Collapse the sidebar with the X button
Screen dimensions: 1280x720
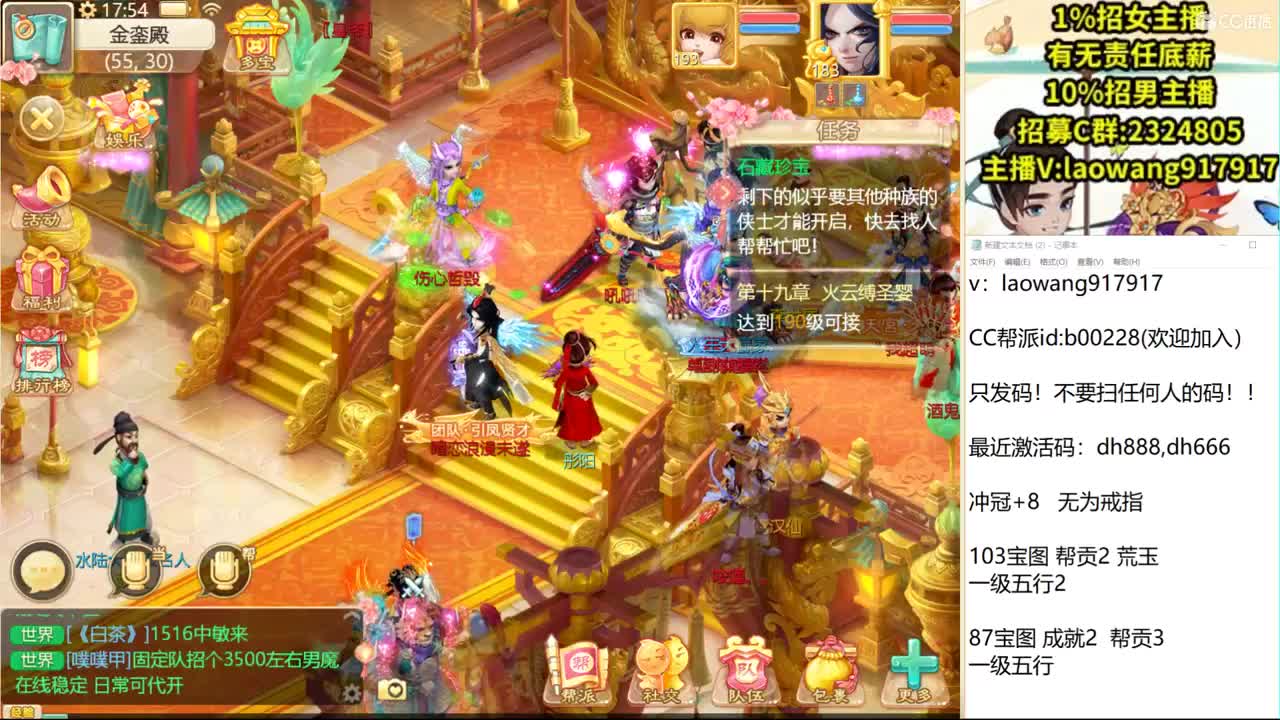40,120
